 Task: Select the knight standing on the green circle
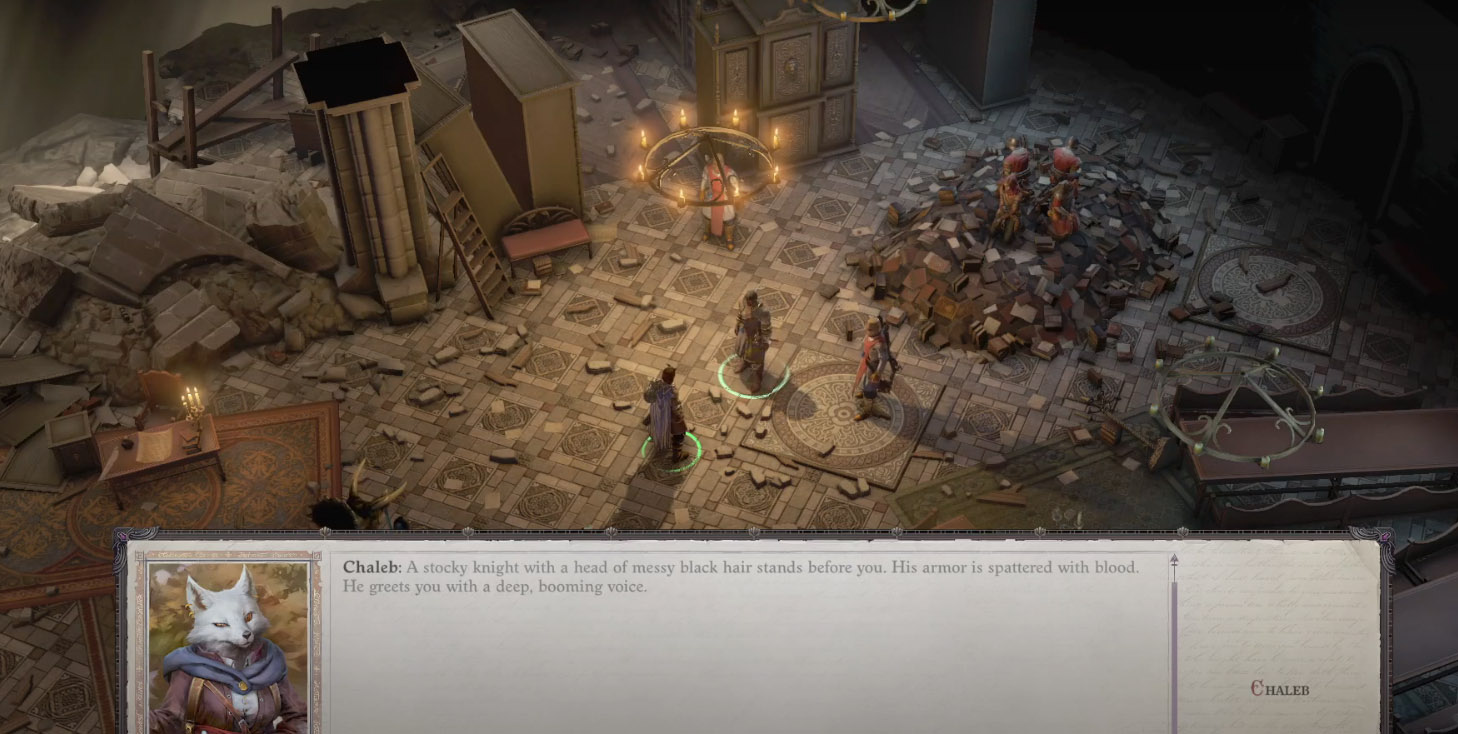pyautogui.click(x=751, y=330)
